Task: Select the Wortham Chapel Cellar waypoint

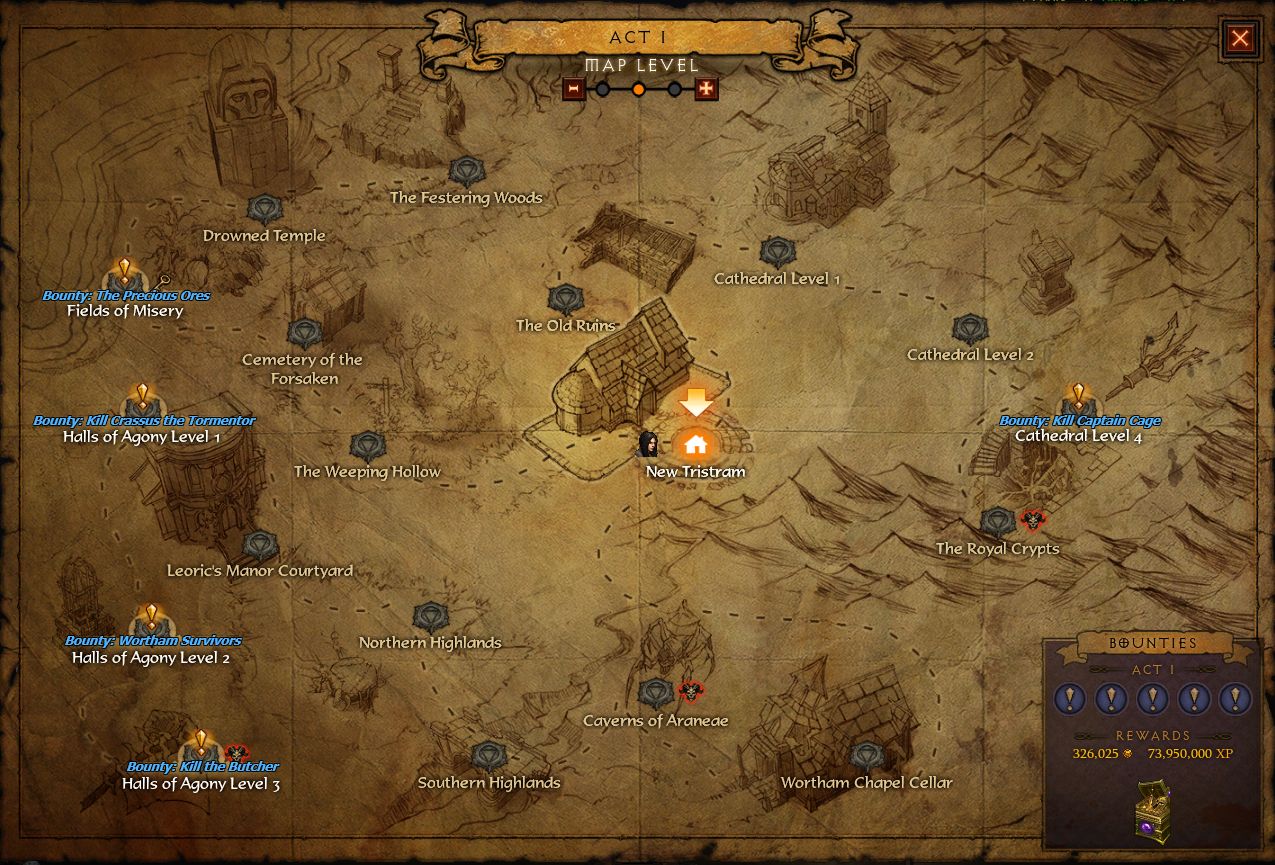Action: point(866,757)
